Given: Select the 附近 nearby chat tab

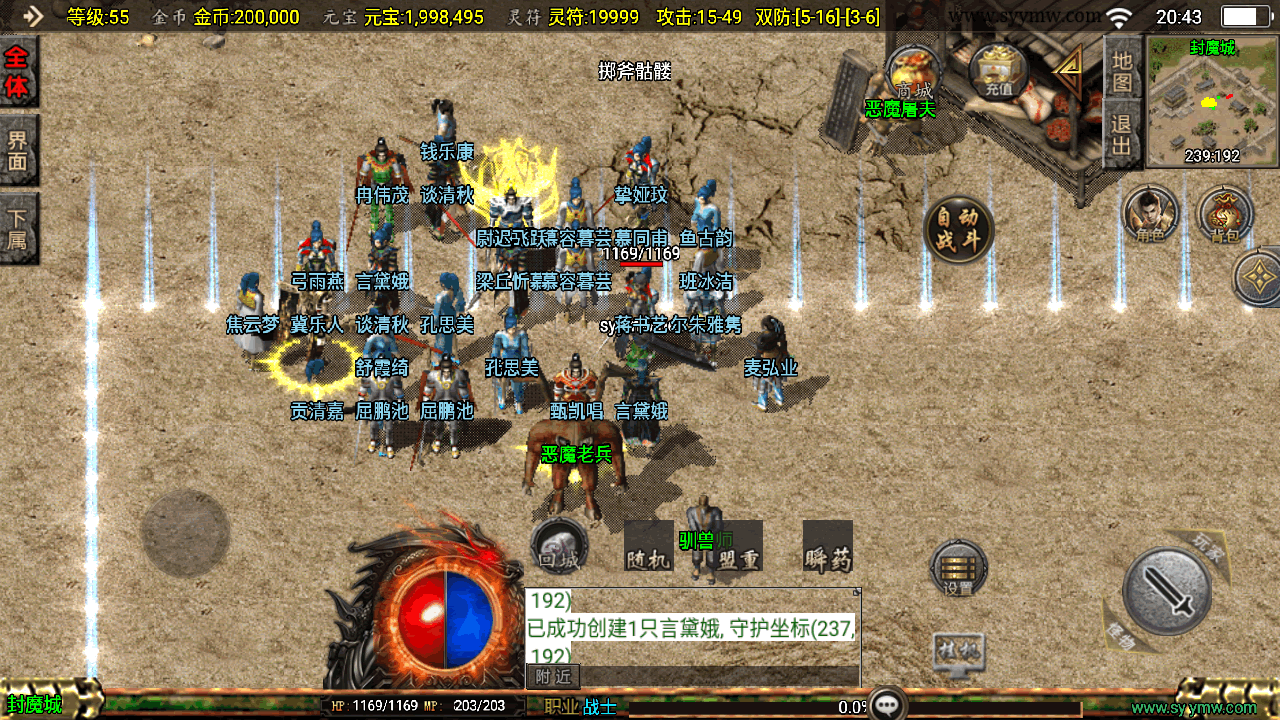Looking at the screenshot, I should (x=553, y=677).
